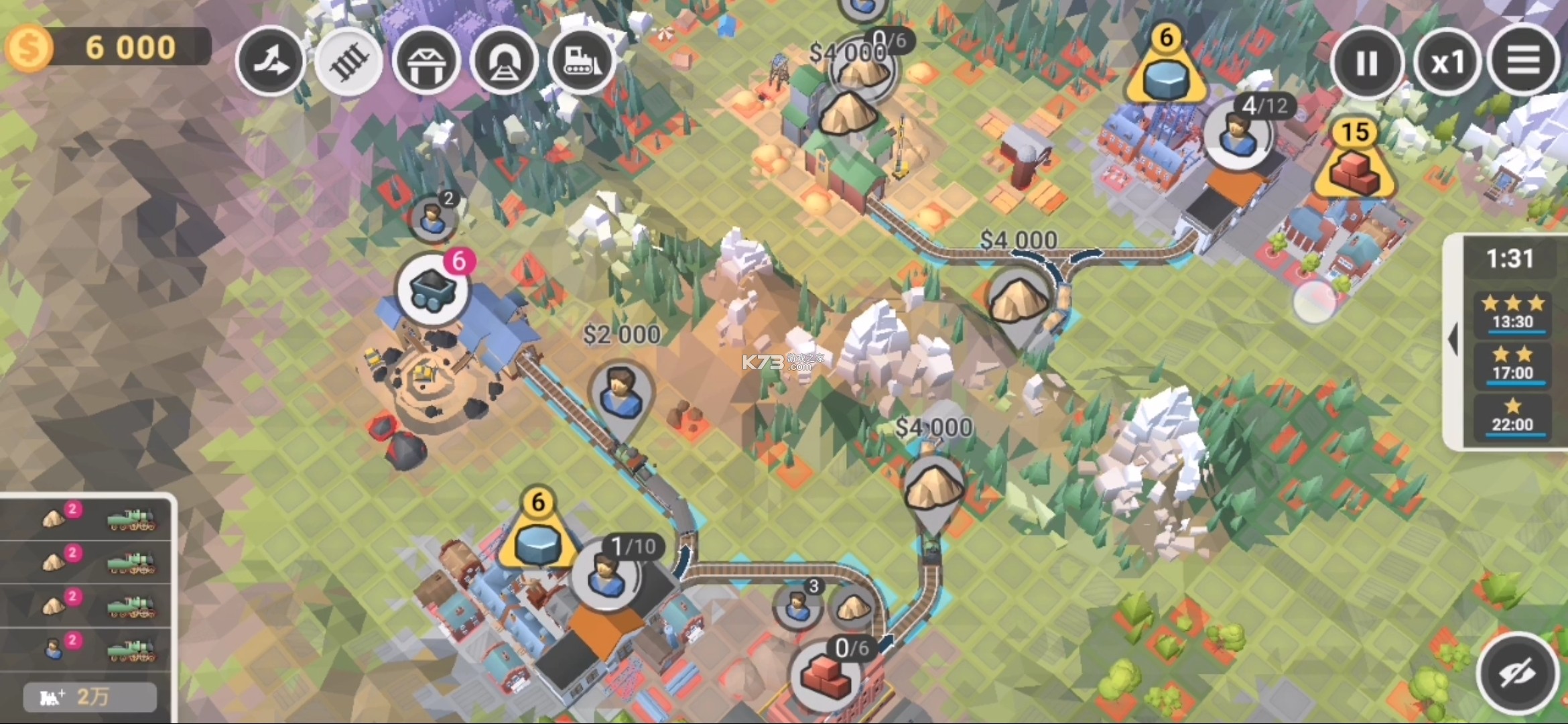Select the station building tool
The image size is (1568, 724).
pos(426,62)
